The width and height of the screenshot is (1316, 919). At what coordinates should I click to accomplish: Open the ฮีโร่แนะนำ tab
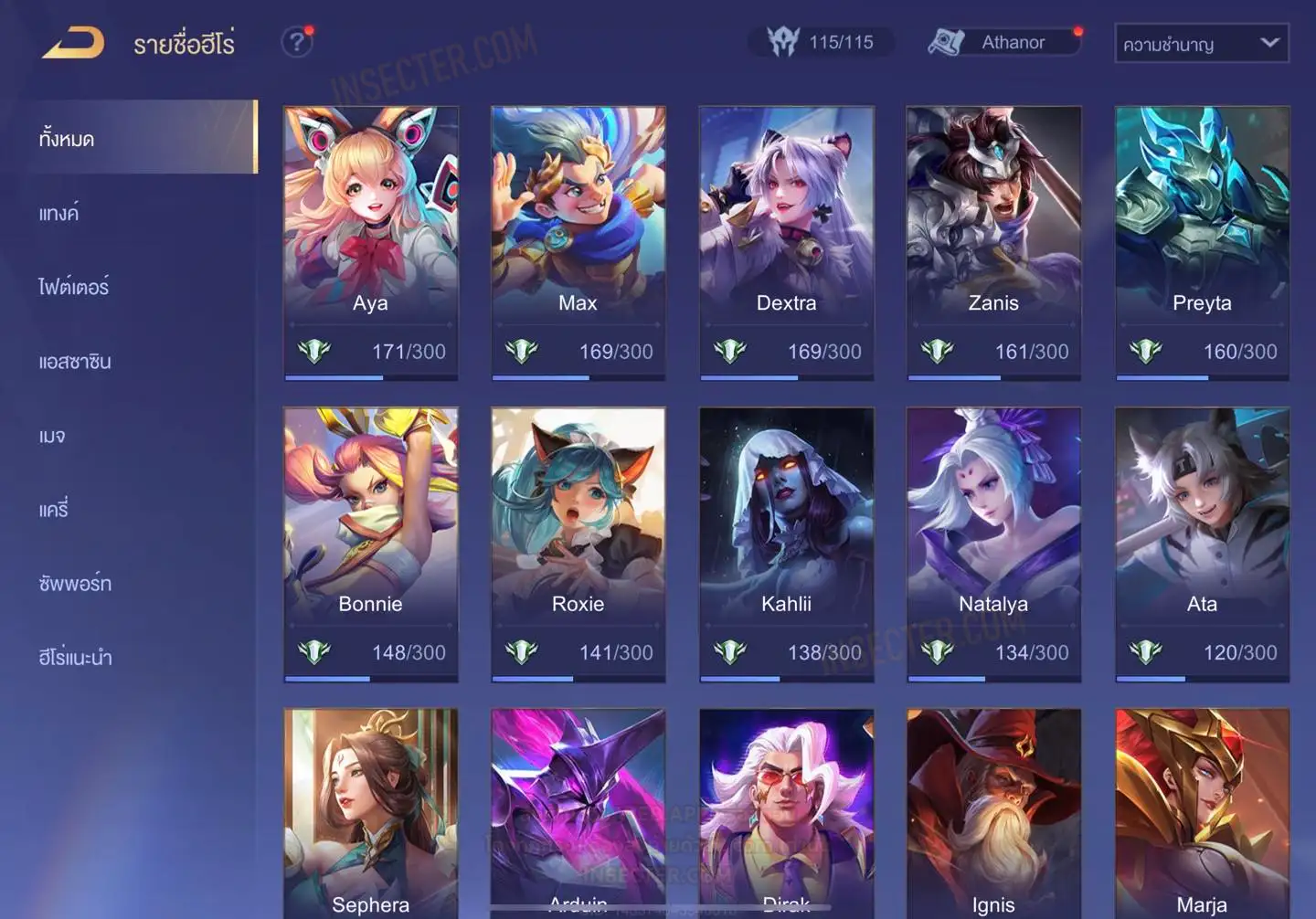point(75,658)
